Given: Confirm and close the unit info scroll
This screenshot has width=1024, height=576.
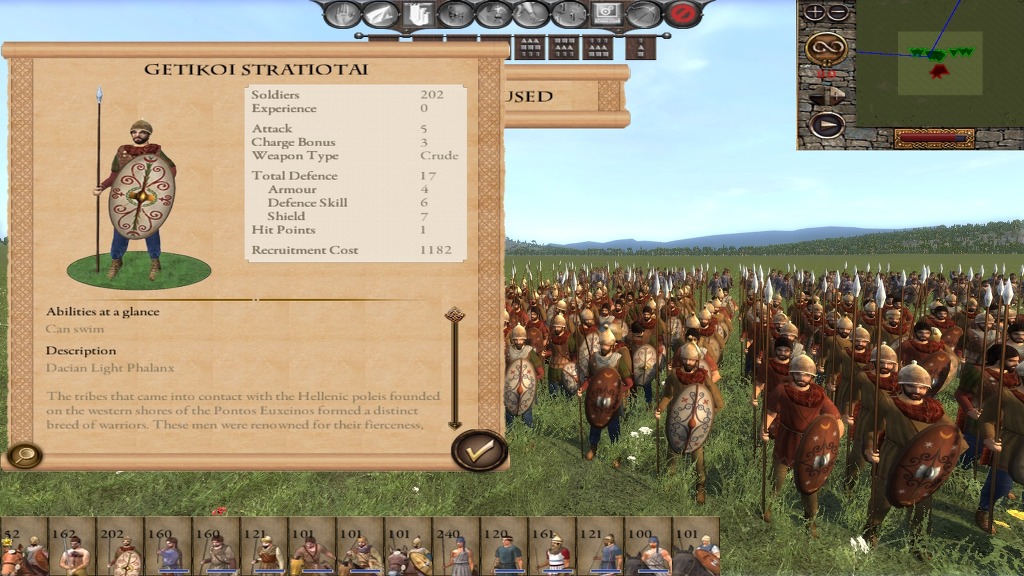Looking at the screenshot, I should point(480,450).
